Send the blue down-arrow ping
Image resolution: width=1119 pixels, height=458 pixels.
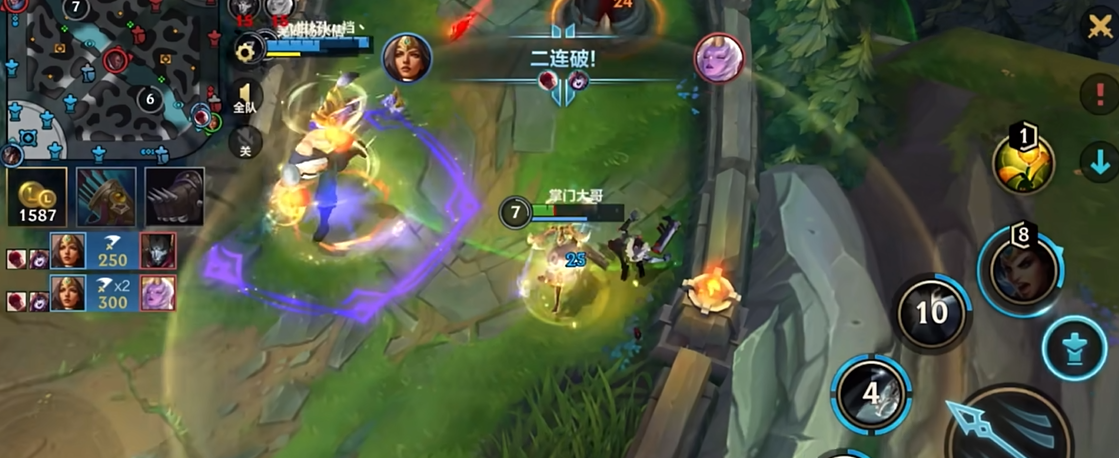[1097, 160]
